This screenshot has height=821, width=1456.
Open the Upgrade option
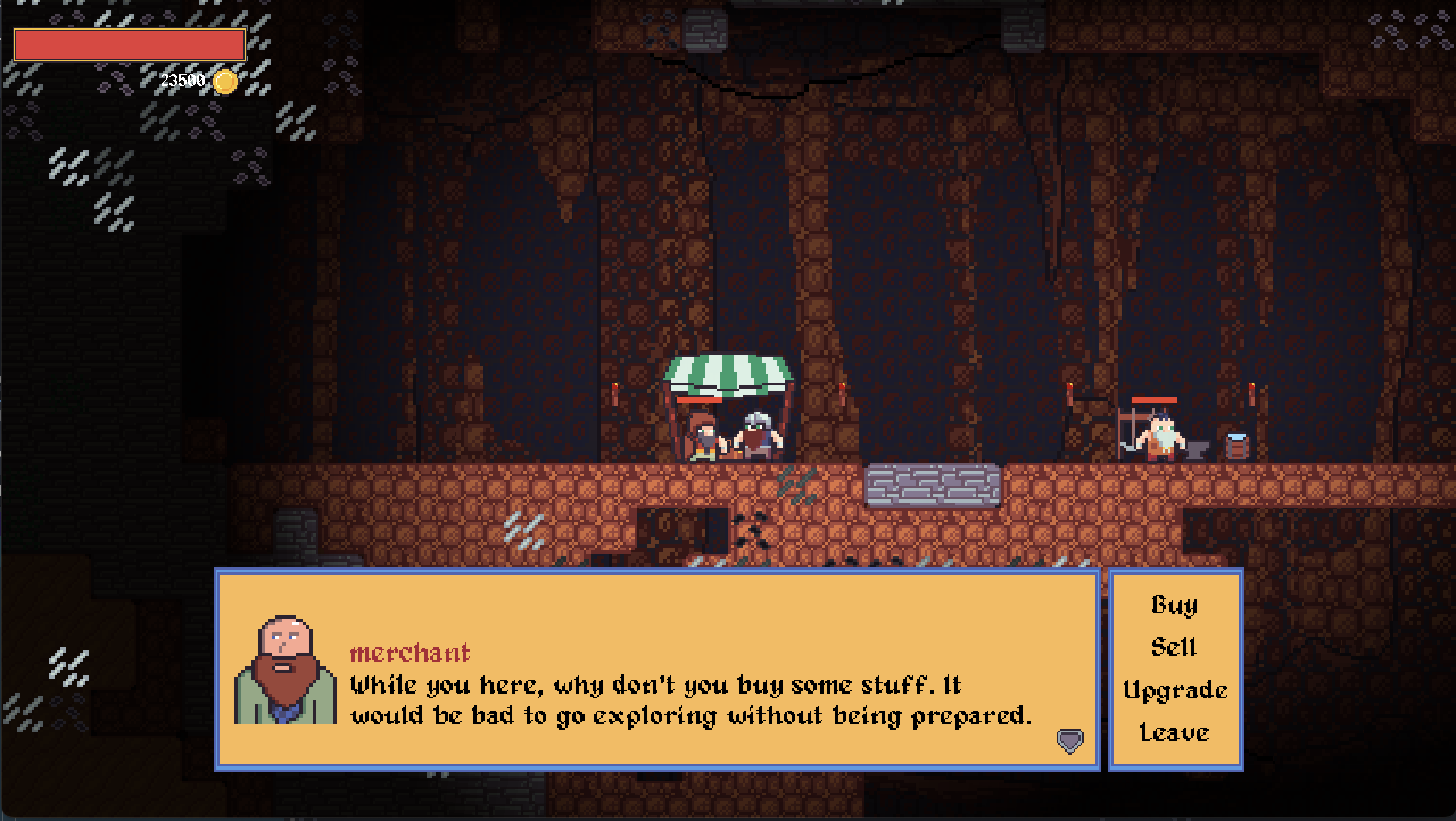coord(1175,690)
